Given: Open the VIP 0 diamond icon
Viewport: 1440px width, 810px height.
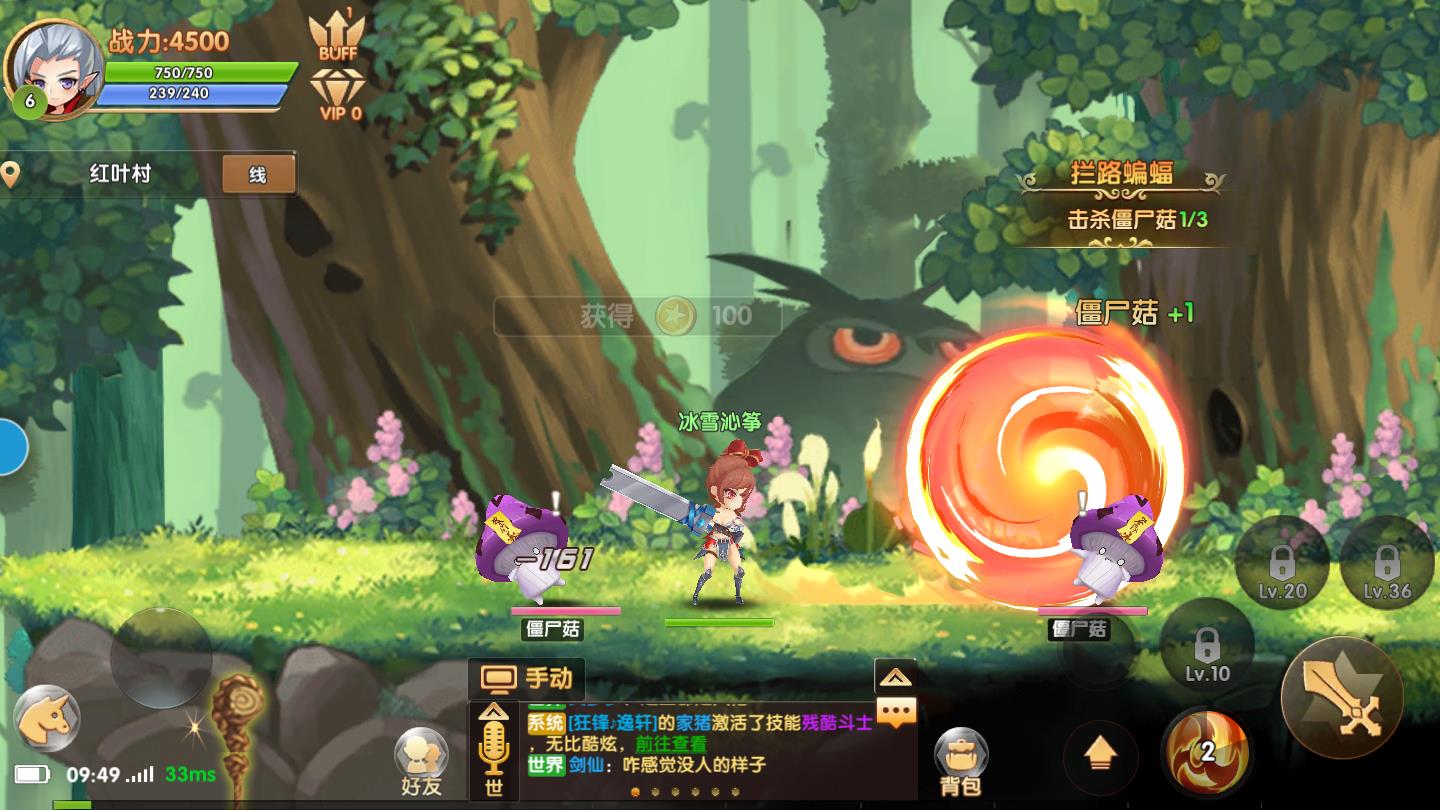Looking at the screenshot, I should coord(340,95).
